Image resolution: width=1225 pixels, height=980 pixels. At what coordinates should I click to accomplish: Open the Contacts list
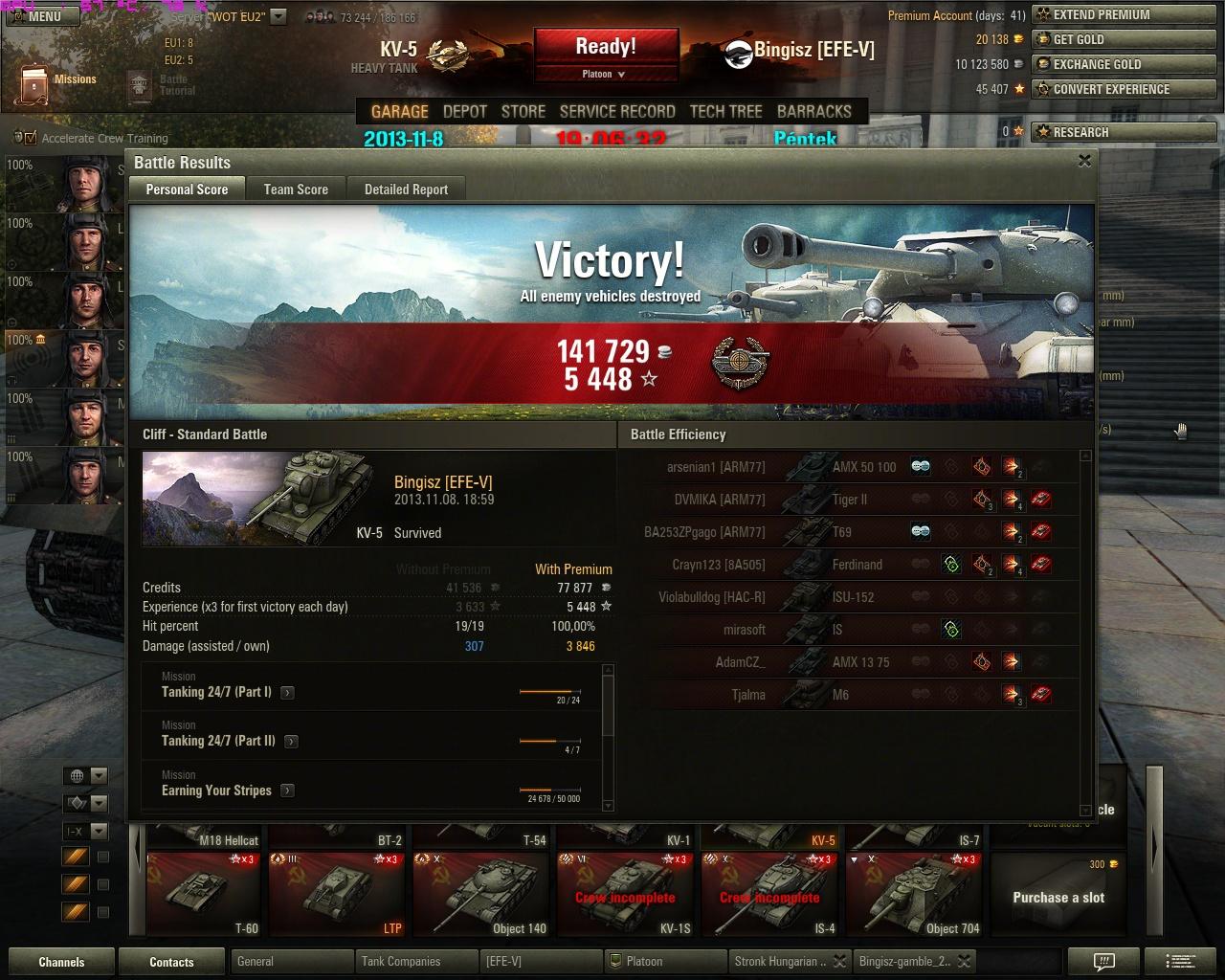point(171,962)
